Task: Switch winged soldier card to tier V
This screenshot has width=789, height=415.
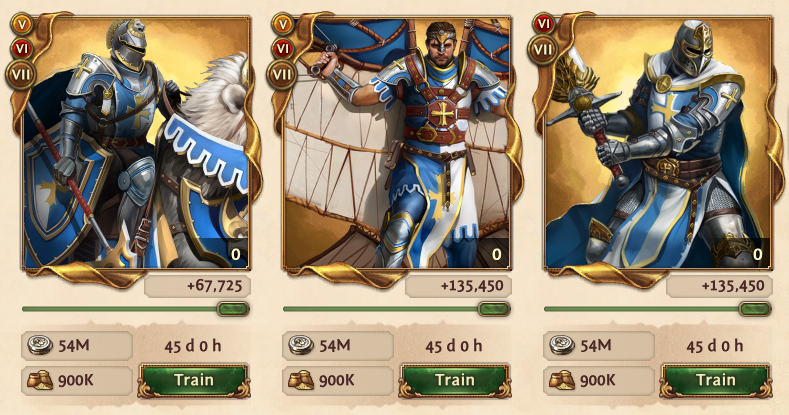Action: pyautogui.click(x=282, y=23)
